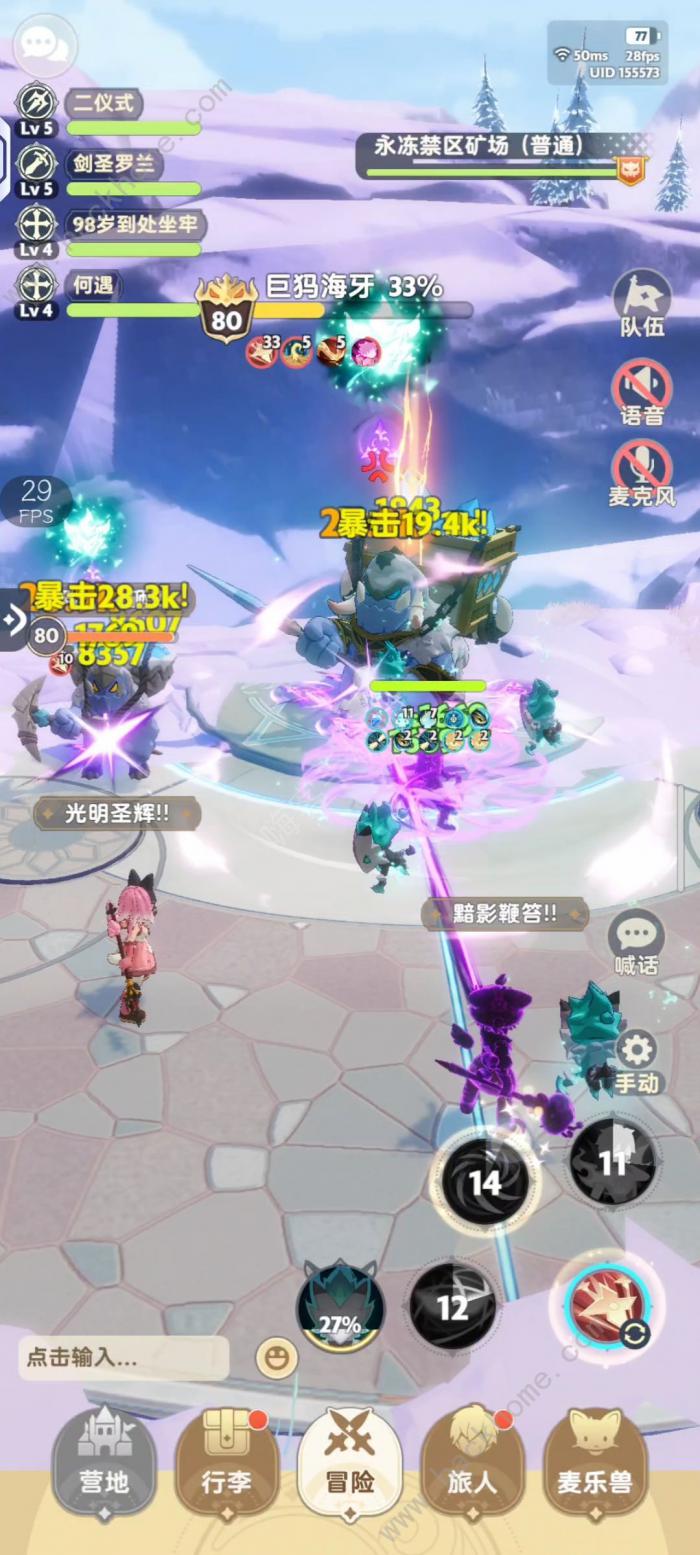This screenshot has width=700, height=1555.
Task: Select party member 98岁到处坐牢
Action: 132,225
